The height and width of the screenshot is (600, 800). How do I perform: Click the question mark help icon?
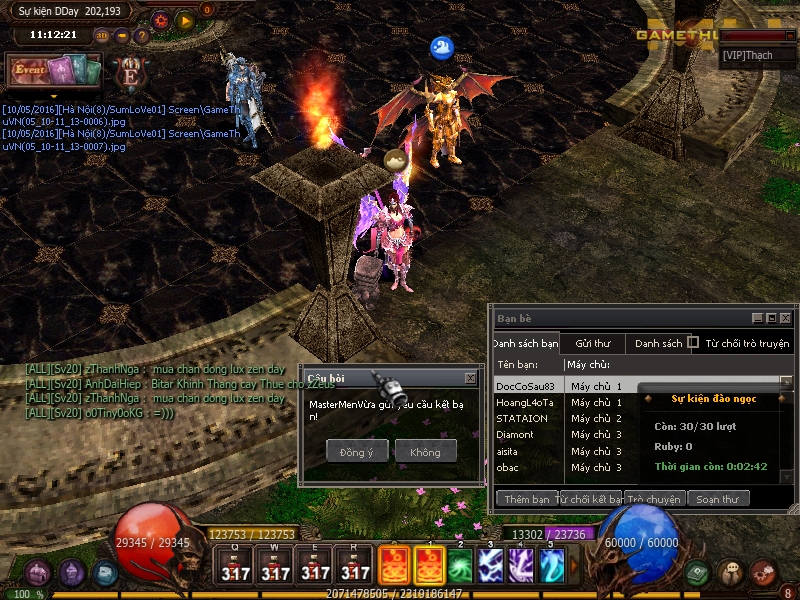(142, 36)
